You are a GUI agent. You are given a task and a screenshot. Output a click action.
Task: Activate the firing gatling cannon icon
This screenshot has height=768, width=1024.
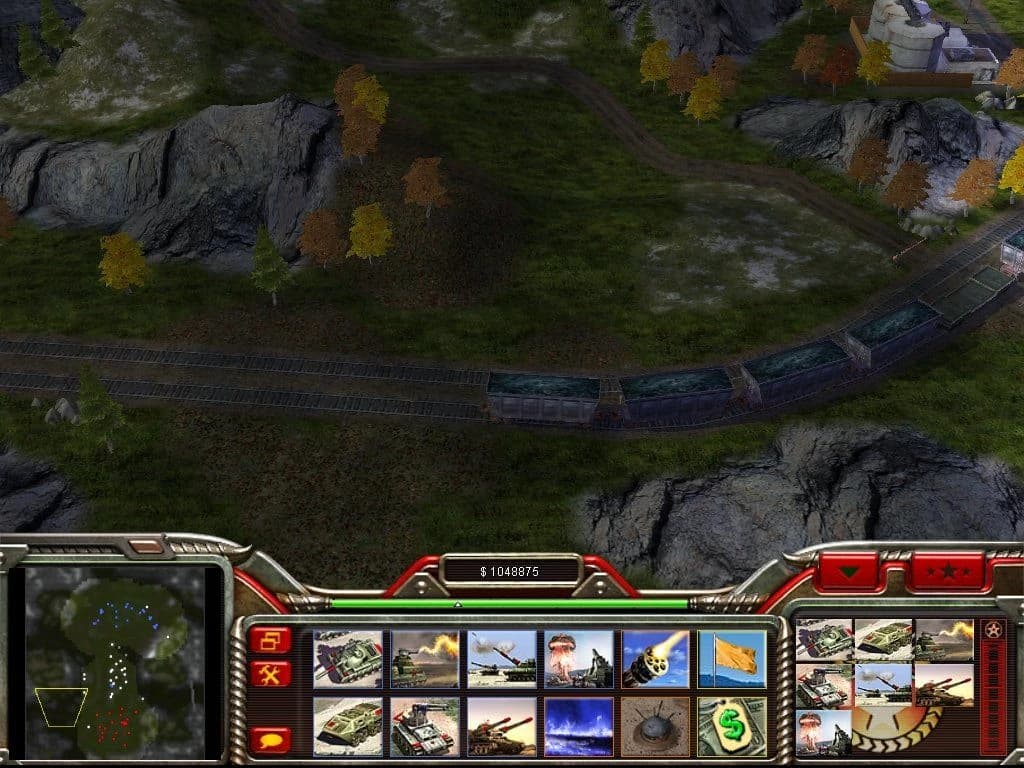pyautogui.click(x=655, y=659)
